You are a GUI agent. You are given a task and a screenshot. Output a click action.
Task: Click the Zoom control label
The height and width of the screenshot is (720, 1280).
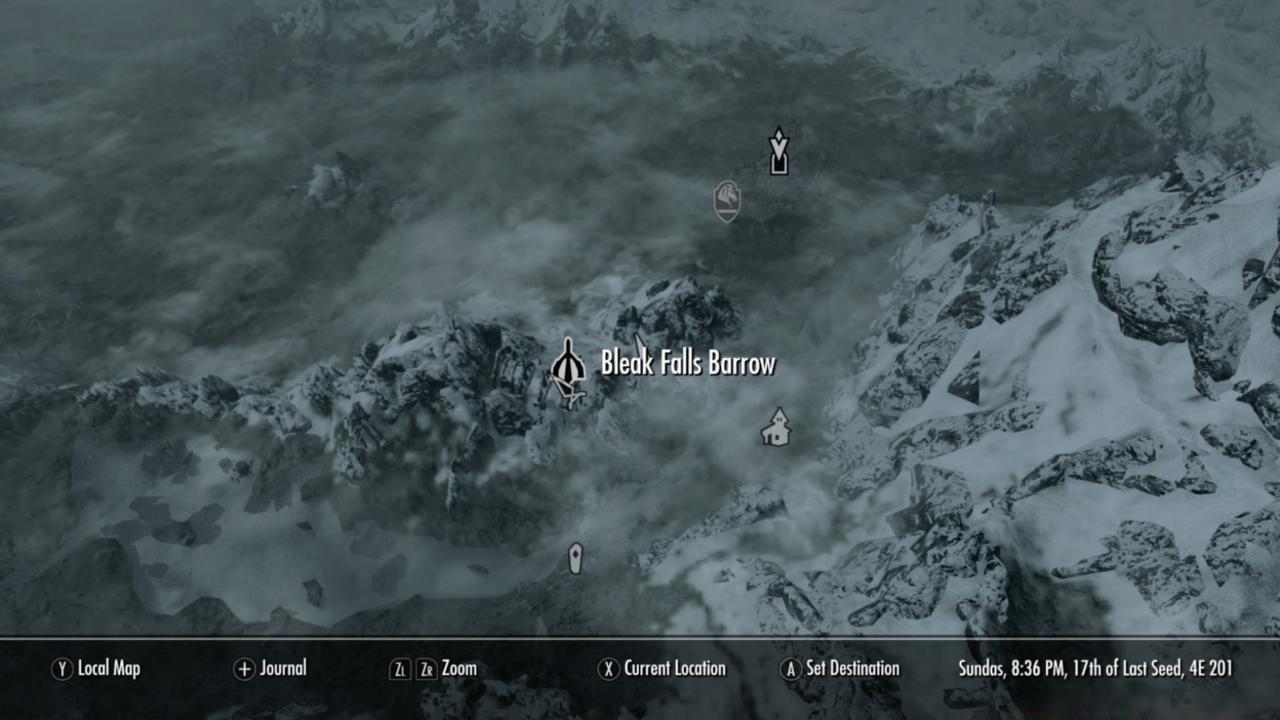458,669
